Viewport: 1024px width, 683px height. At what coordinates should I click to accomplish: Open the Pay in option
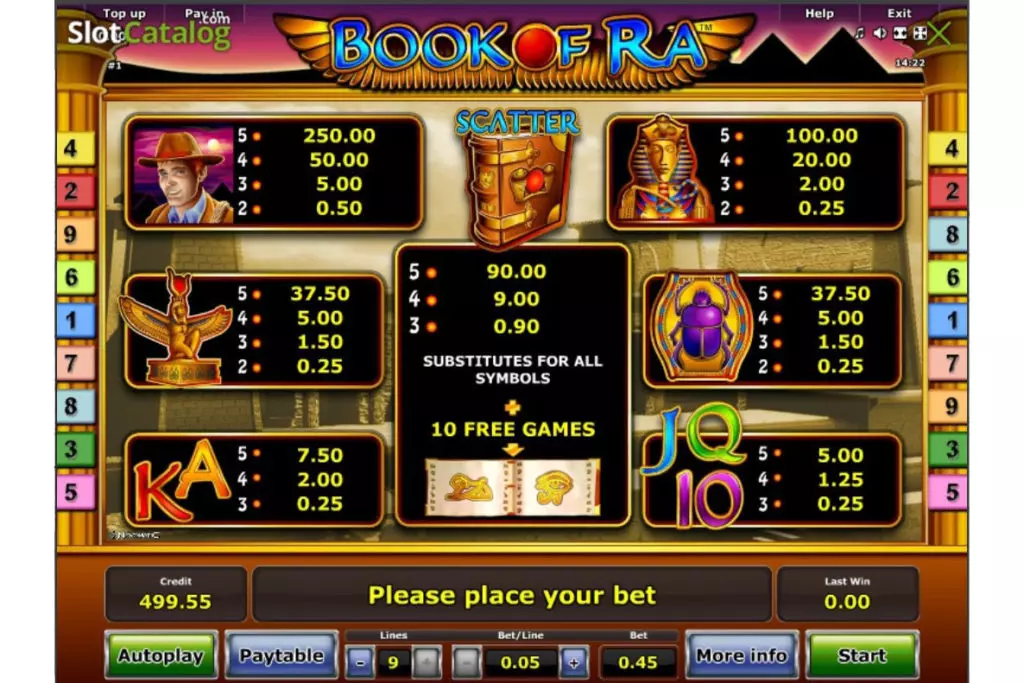click(204, 13)
